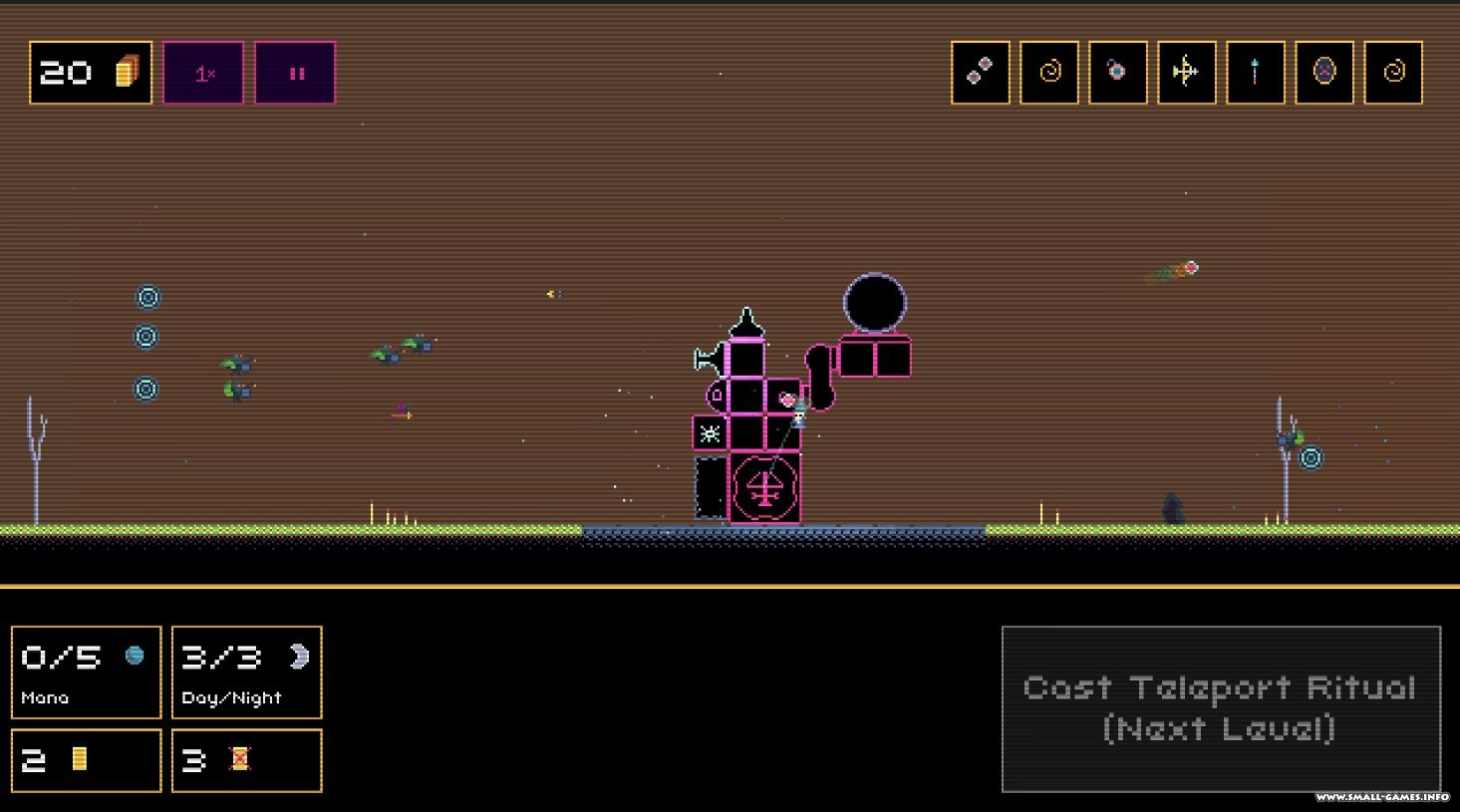
Task: Pause the game with the pause button
Action: point(295,73)
